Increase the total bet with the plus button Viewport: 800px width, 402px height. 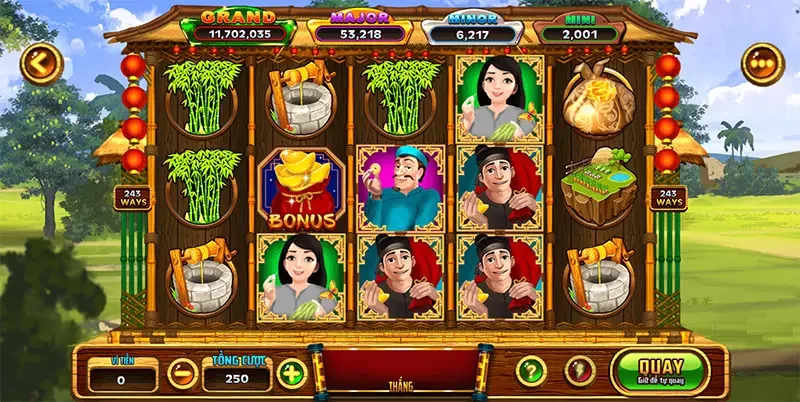291,373
